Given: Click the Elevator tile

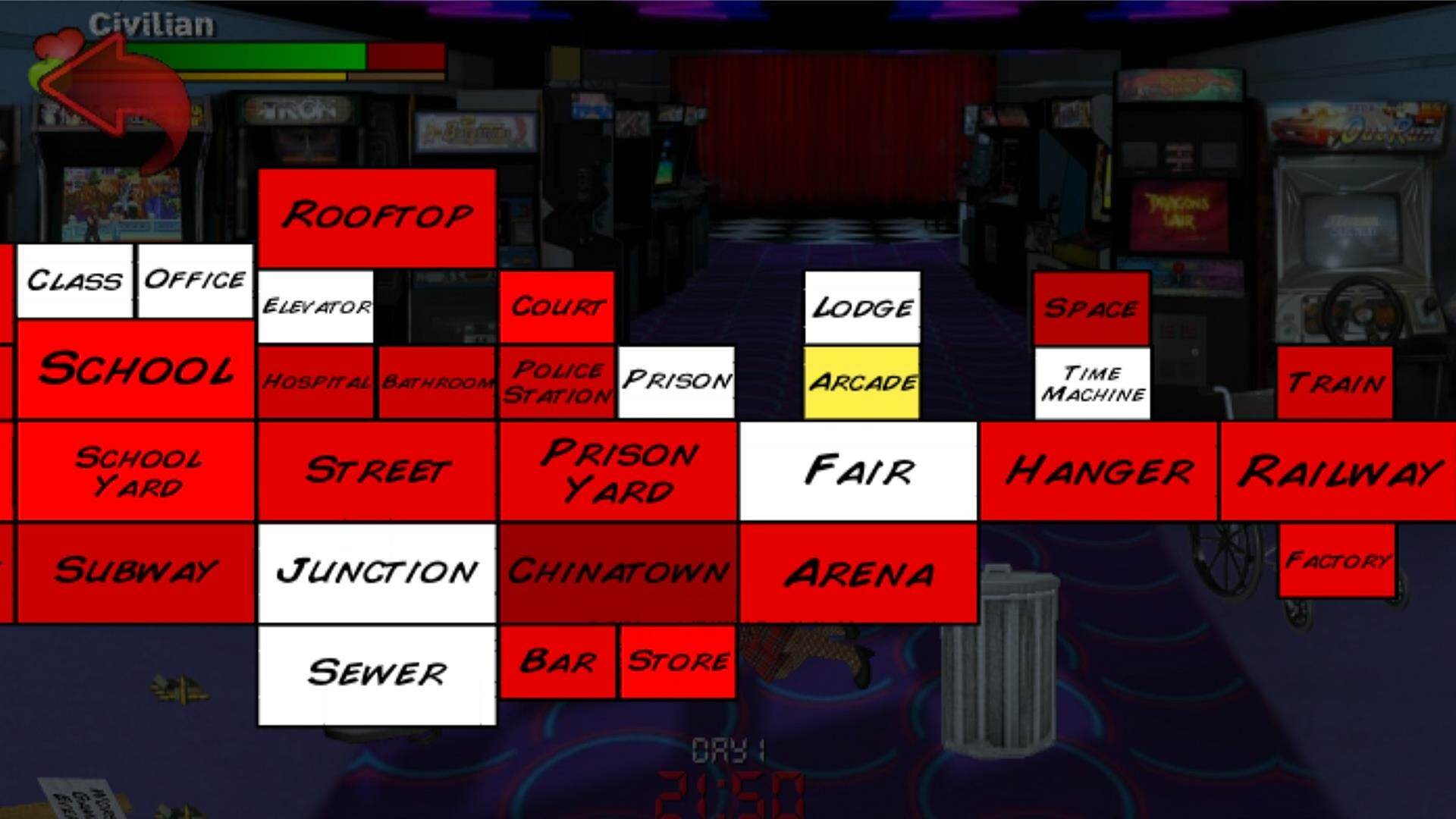Looking at the screenshot, I should point(315,307).
